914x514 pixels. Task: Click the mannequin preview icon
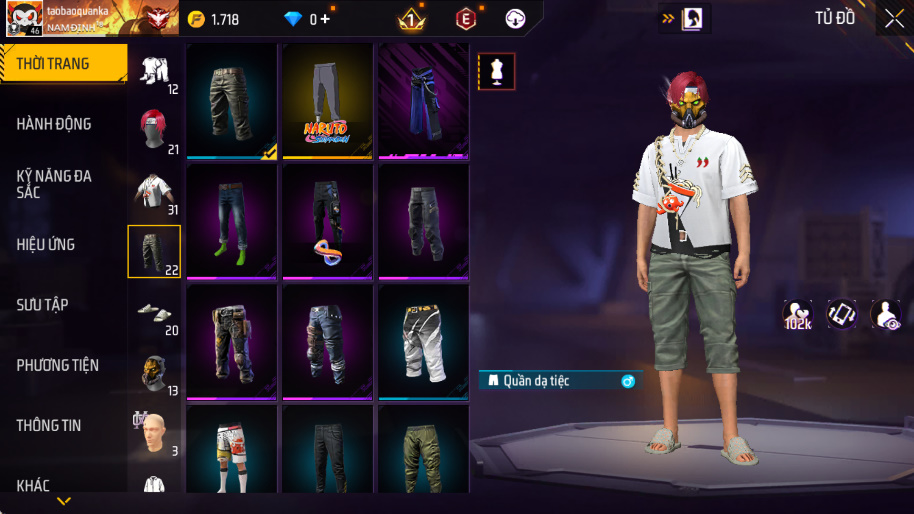coord(497,71)
